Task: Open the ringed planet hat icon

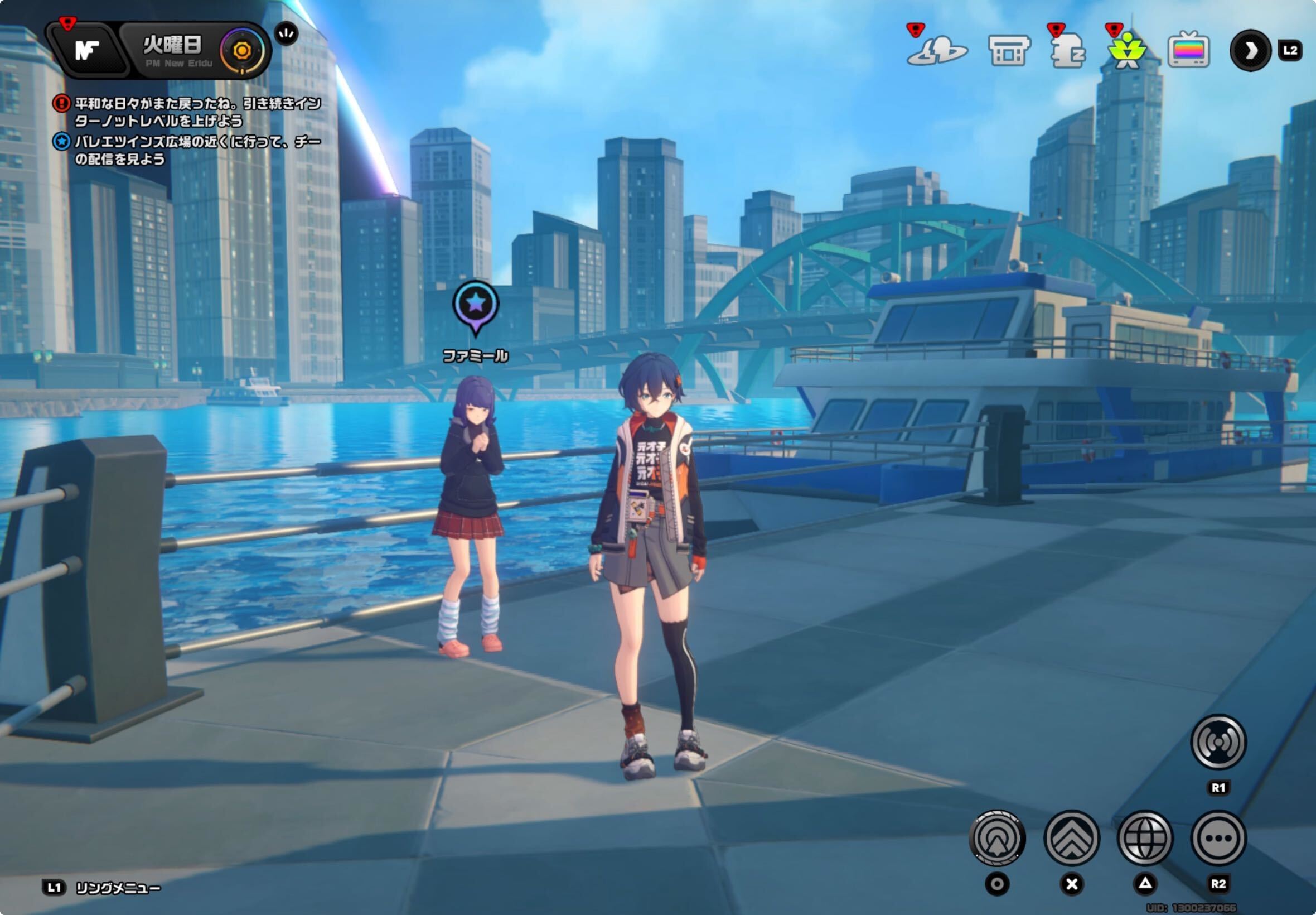Action: pos(937,51)
